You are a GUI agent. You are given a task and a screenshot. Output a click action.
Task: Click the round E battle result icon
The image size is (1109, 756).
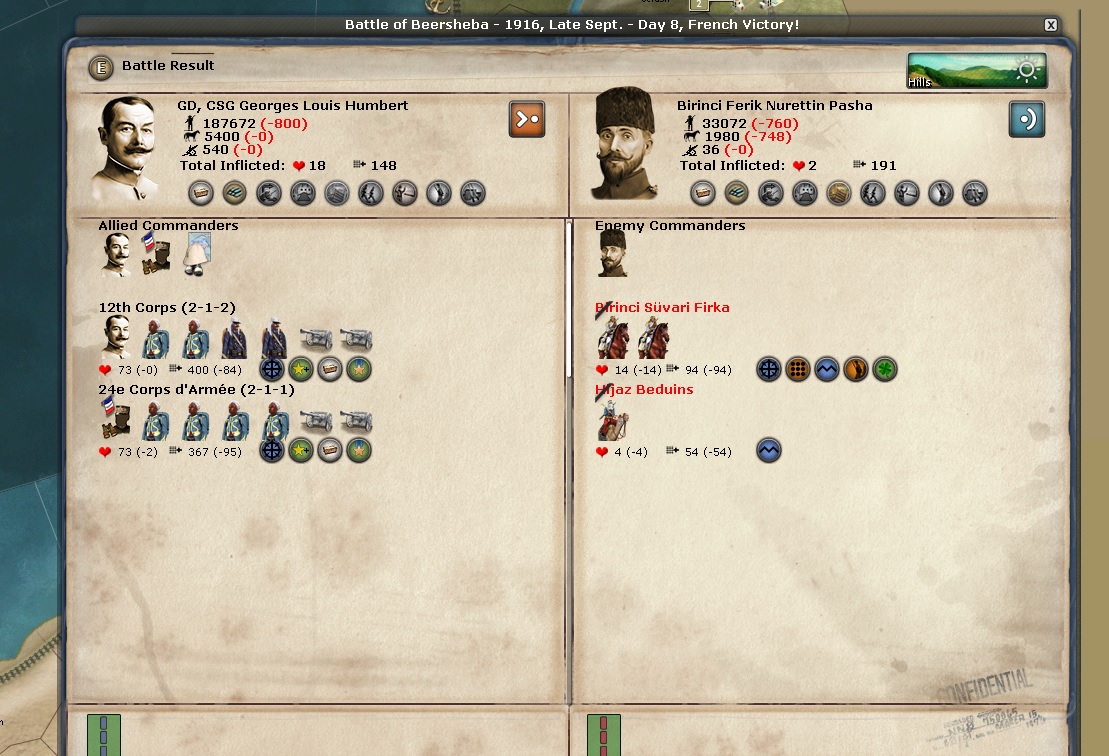click(100, 68)
